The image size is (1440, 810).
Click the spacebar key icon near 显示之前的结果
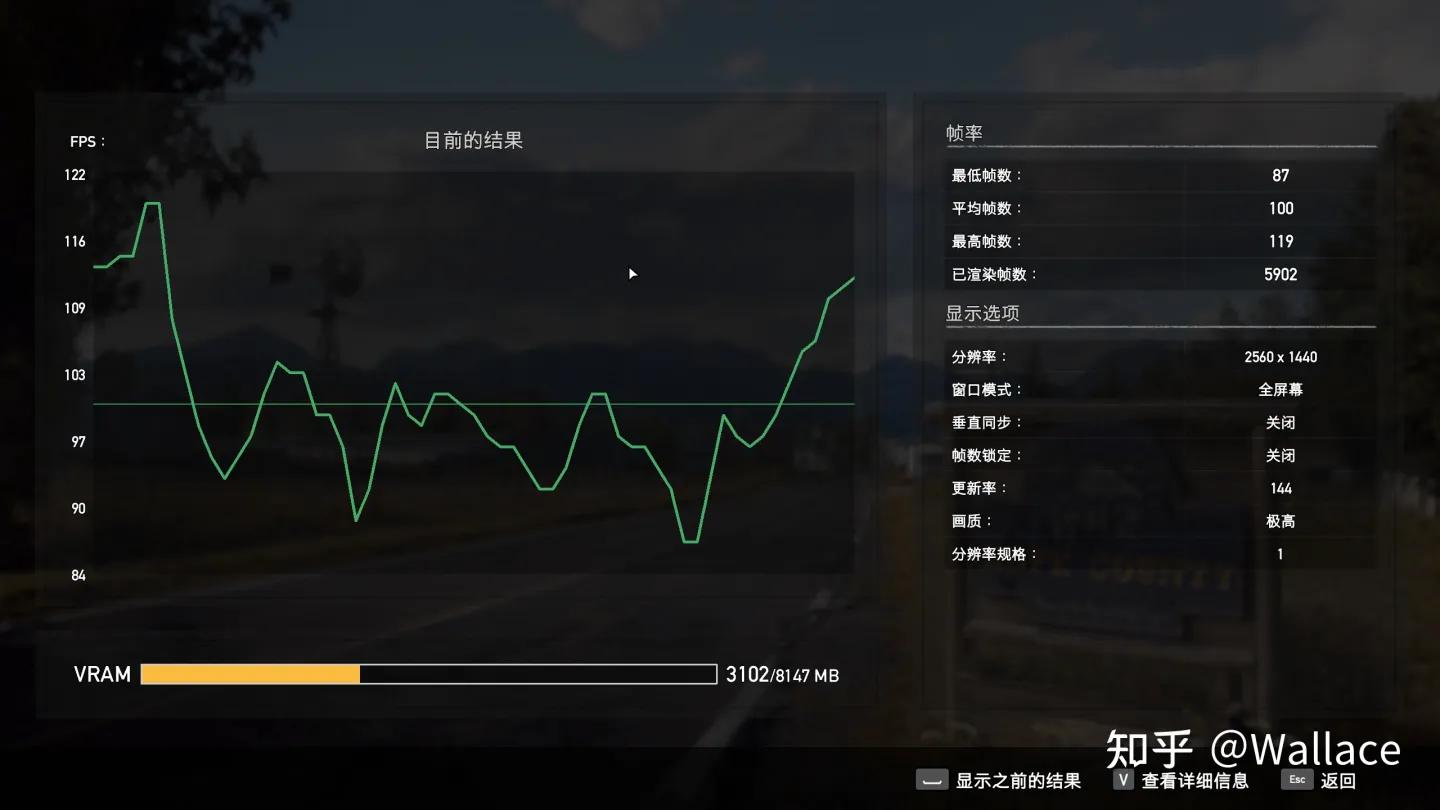[932, 780]
